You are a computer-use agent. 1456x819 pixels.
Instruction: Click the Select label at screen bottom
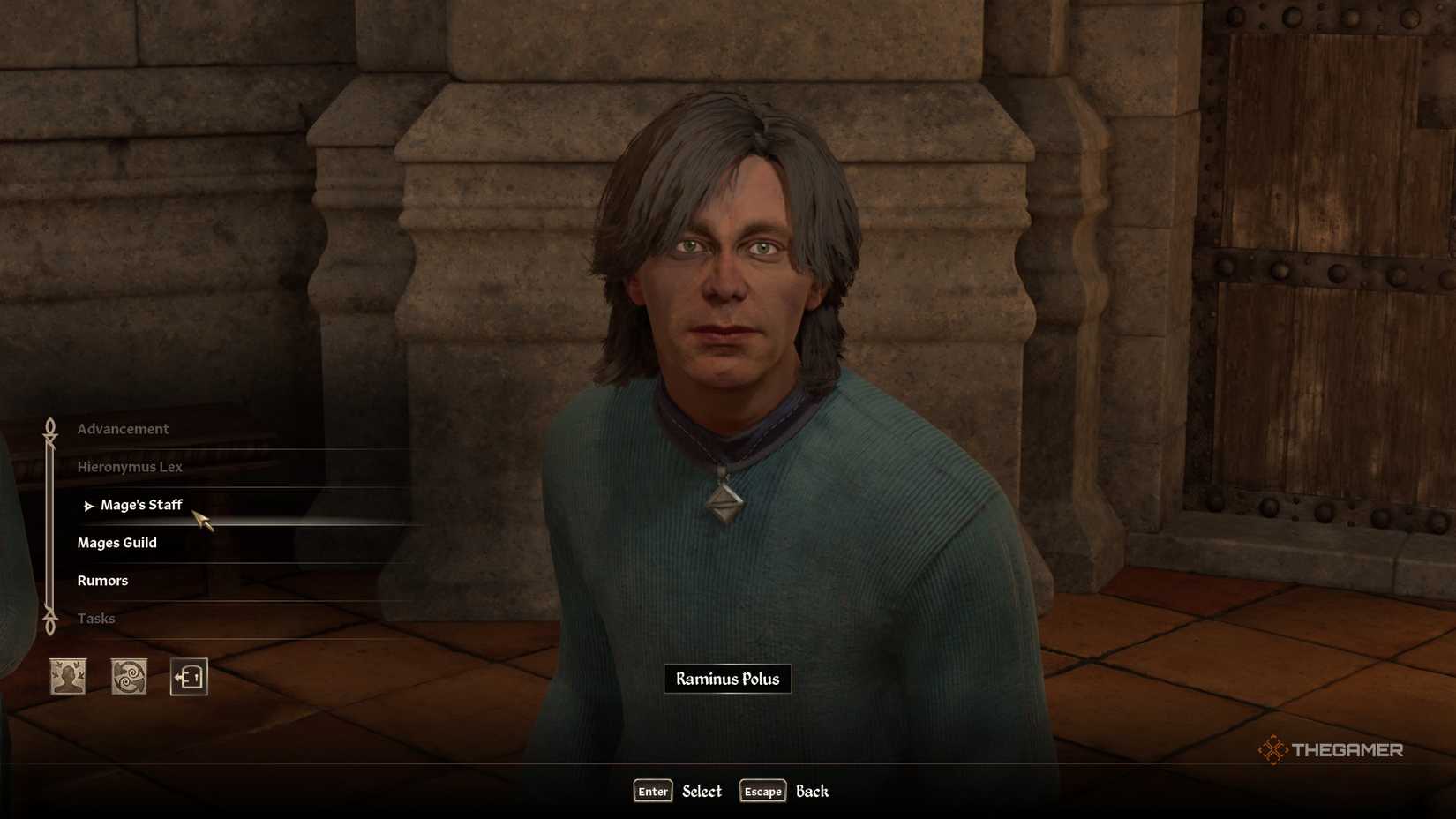click(702, 791)
